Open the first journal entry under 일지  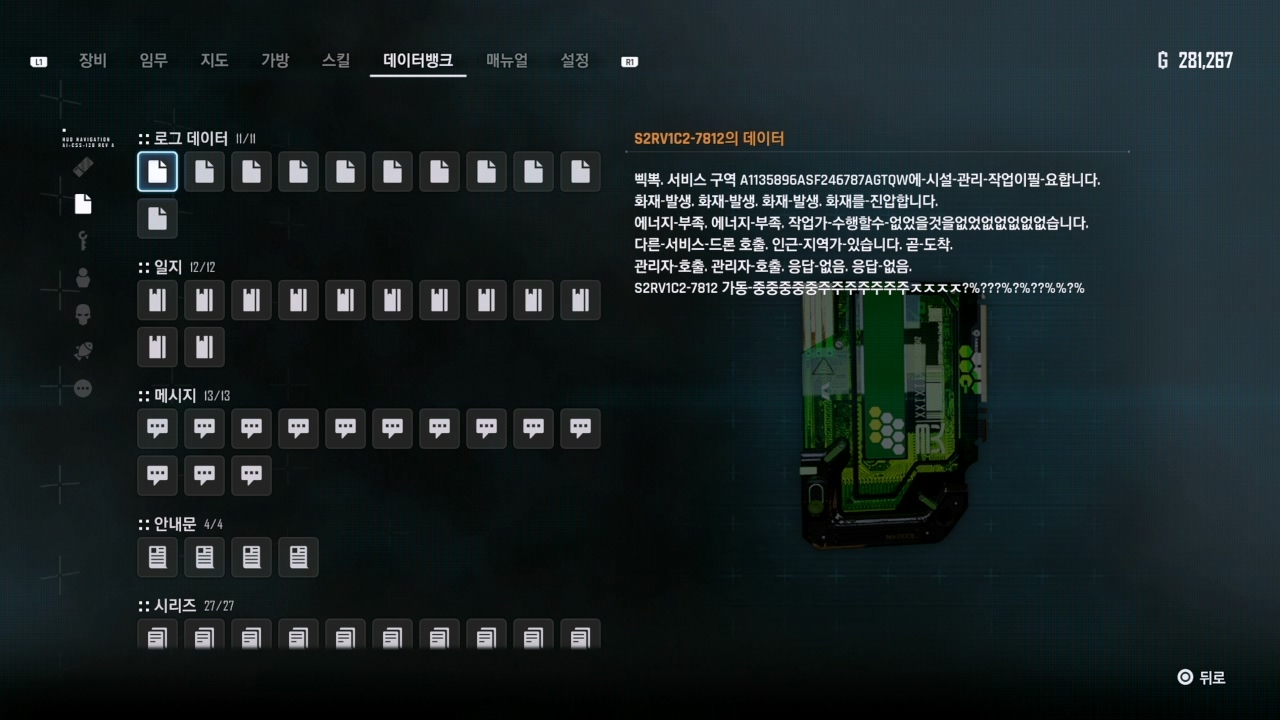[157, 299]
